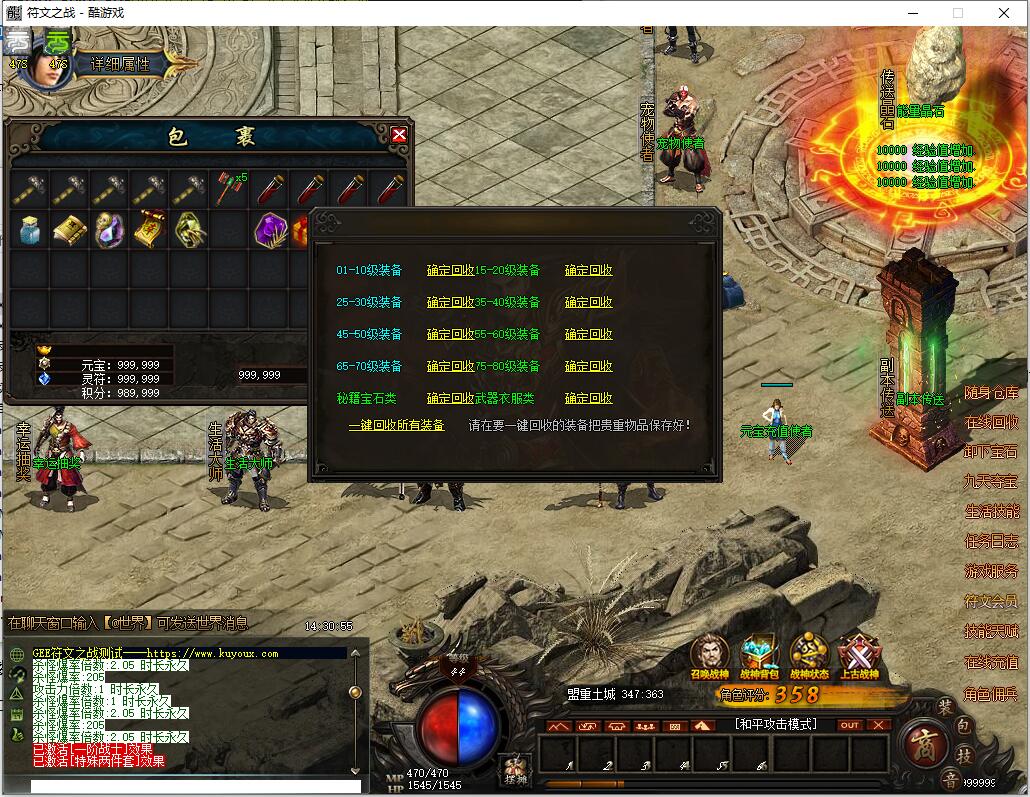
Task: Activate the 上古战神 crossed swords icon
Action: tap(859, 657)
